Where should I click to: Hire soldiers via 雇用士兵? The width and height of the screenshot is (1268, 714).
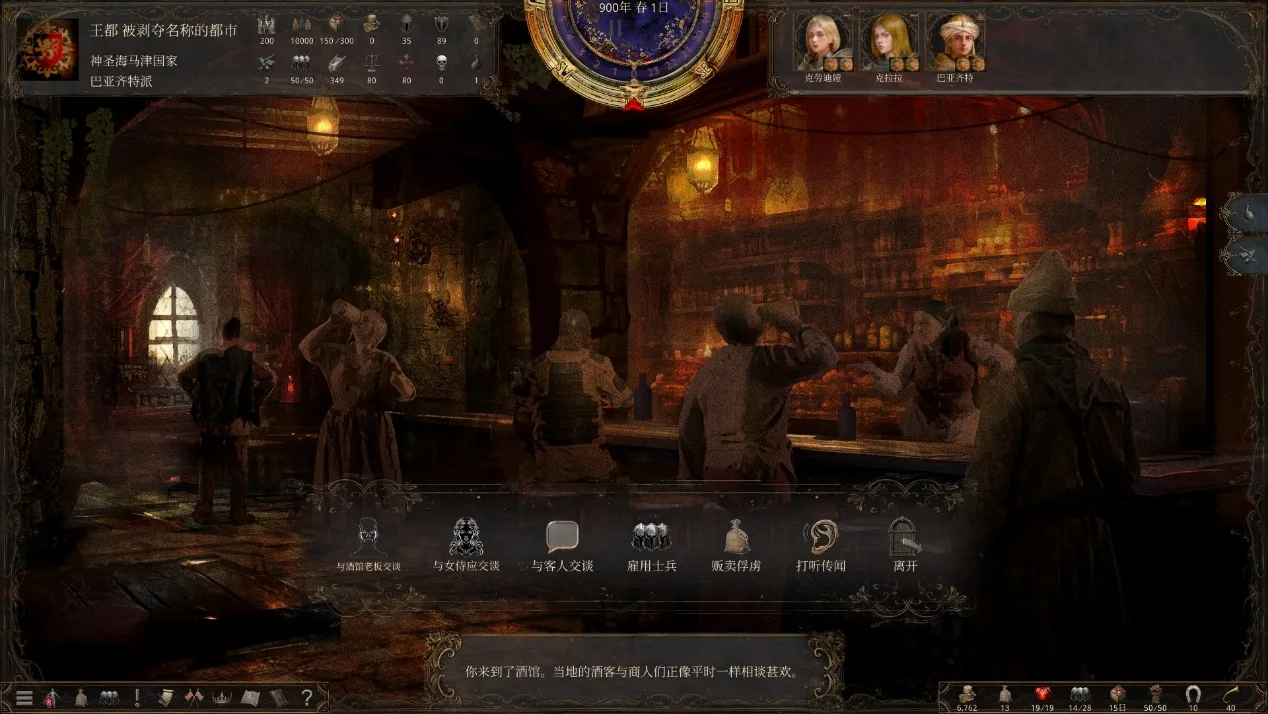tap(651, 543)
